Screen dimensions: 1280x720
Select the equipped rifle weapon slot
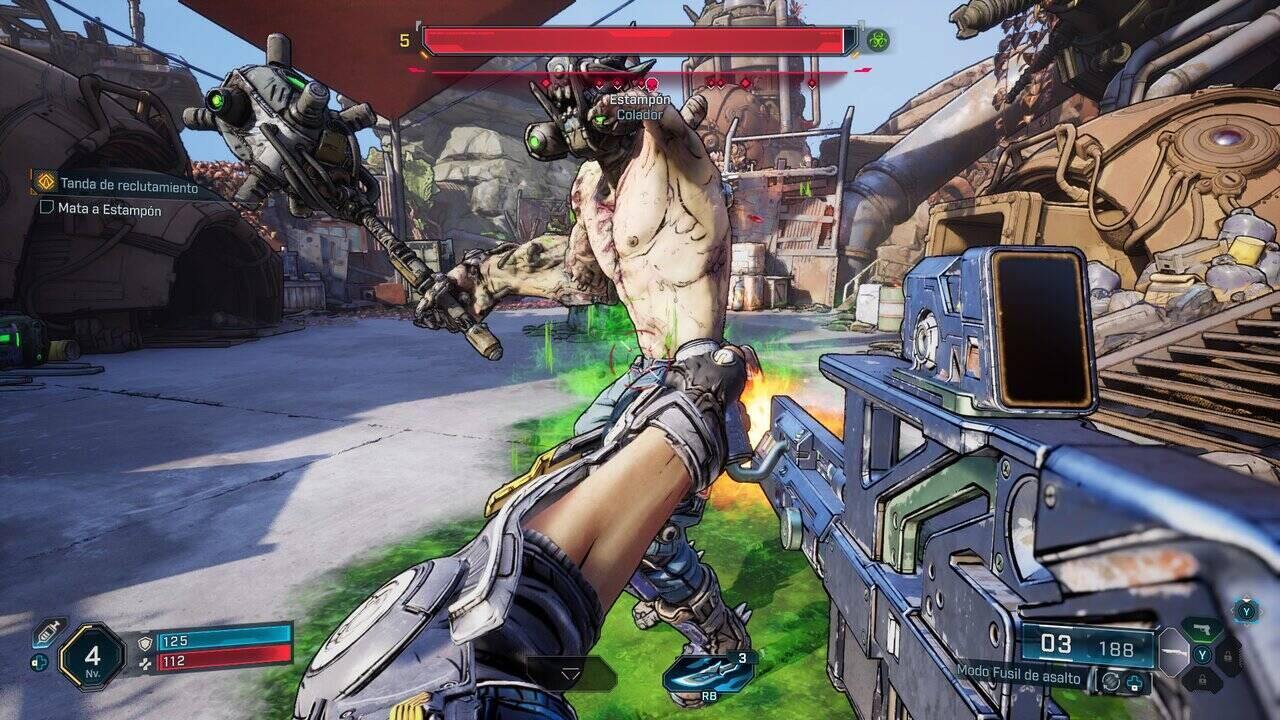point(1172,655)
